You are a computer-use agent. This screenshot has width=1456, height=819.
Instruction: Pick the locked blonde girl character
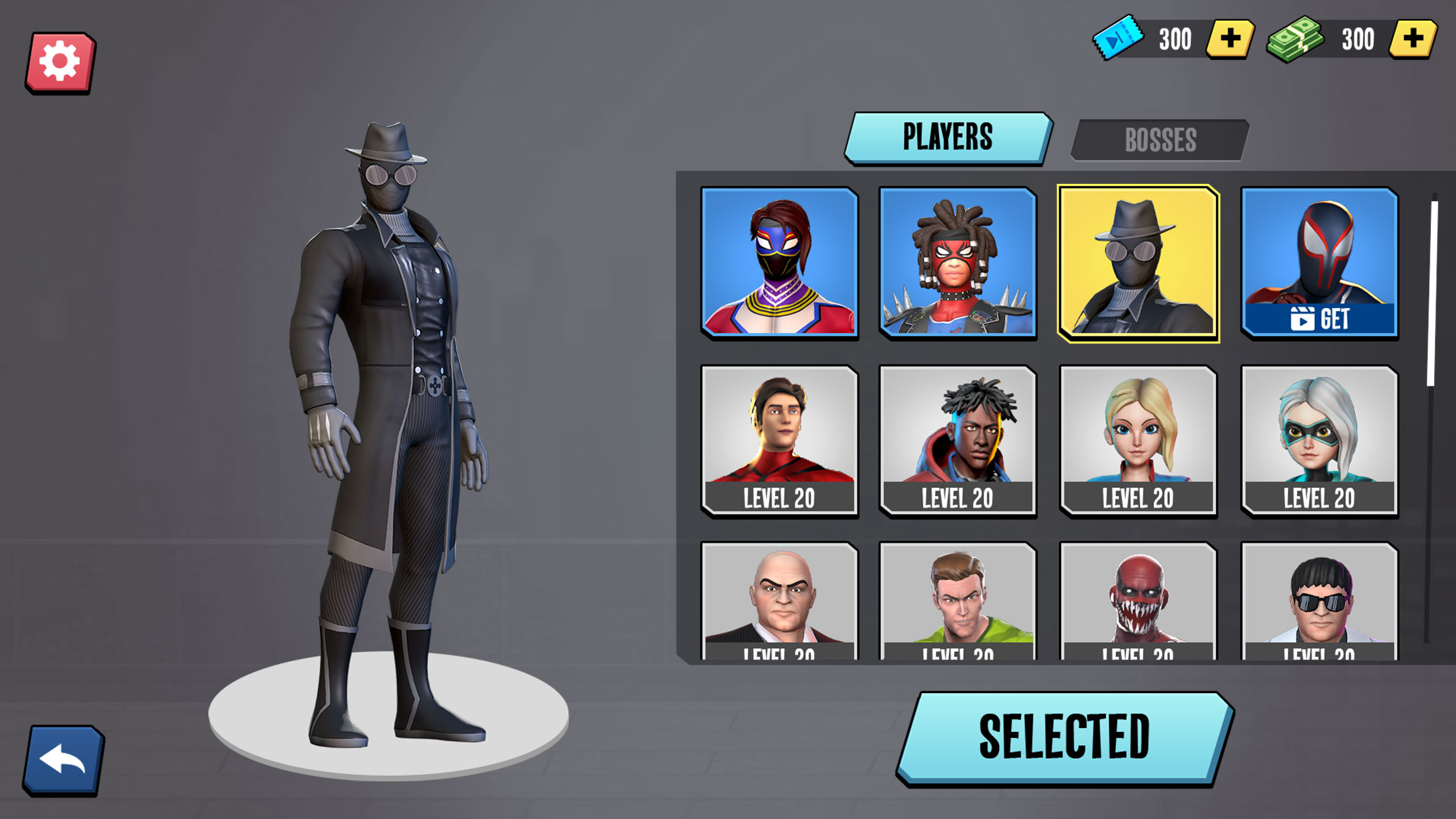(x=1138, y=440)
